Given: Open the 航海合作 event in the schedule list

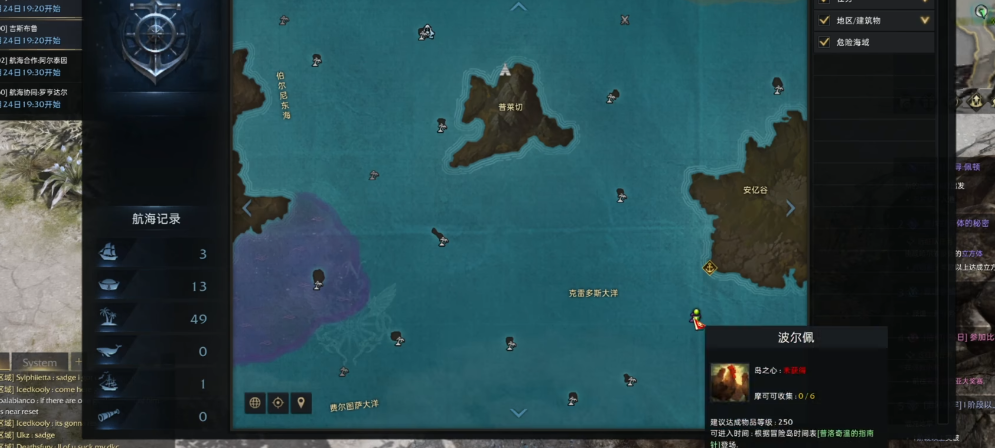Looking at the screenshot, I should [38, 60].
